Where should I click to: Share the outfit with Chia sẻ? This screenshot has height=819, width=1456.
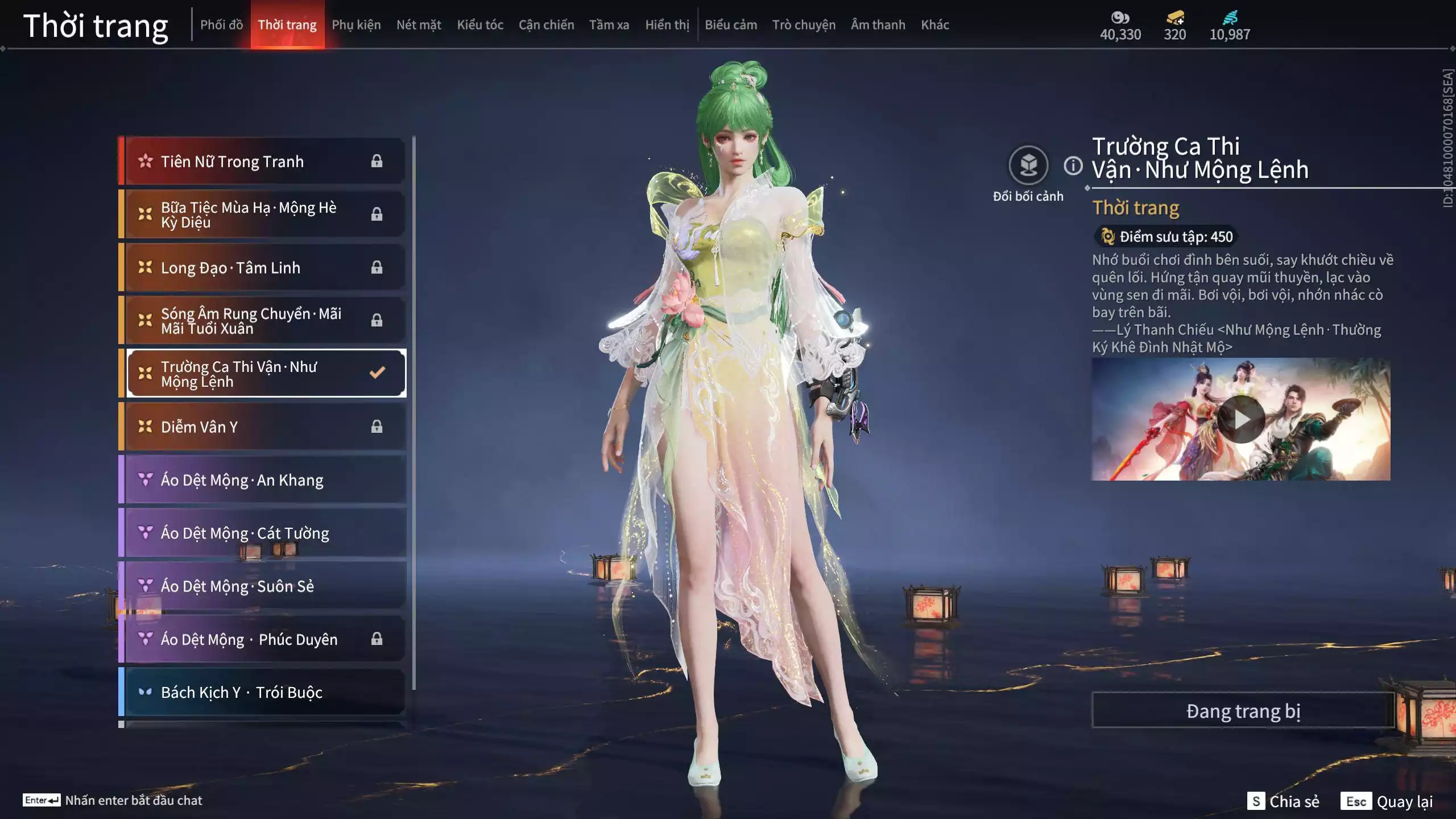pos(1283,801)
